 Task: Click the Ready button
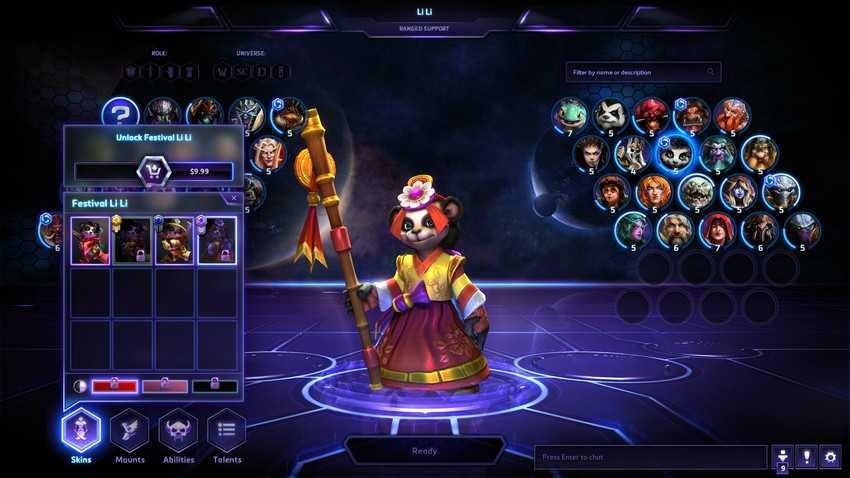pyautogui.click(x=424, y=451)
